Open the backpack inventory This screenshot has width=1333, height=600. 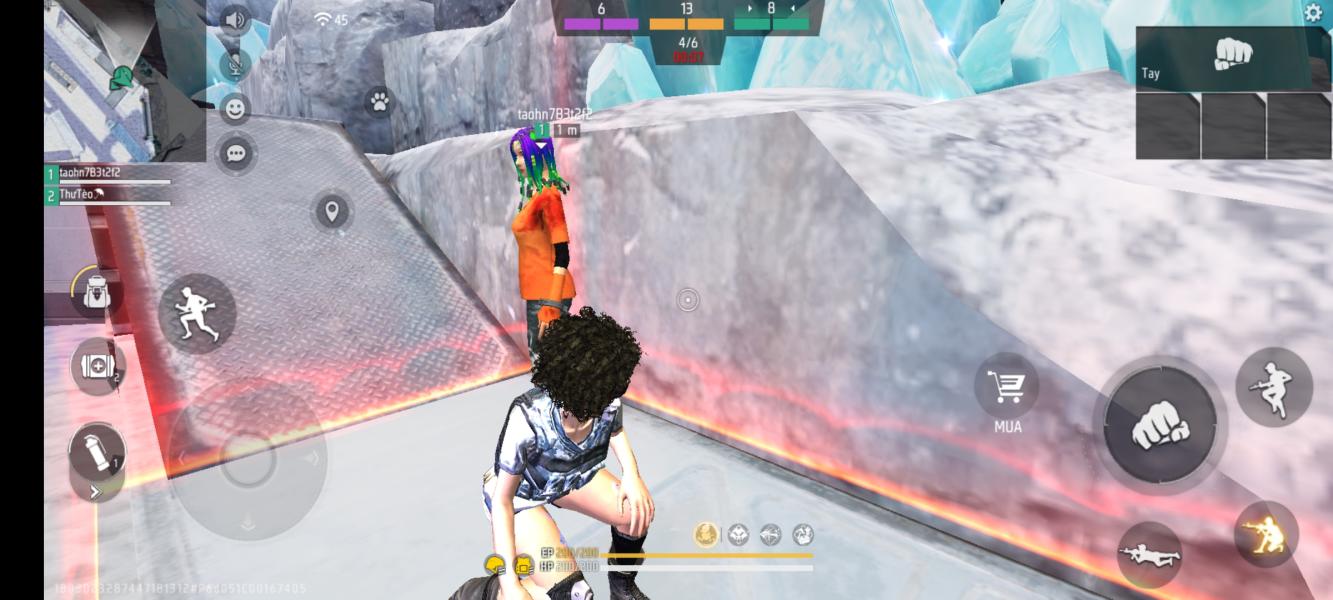point(96,294)
